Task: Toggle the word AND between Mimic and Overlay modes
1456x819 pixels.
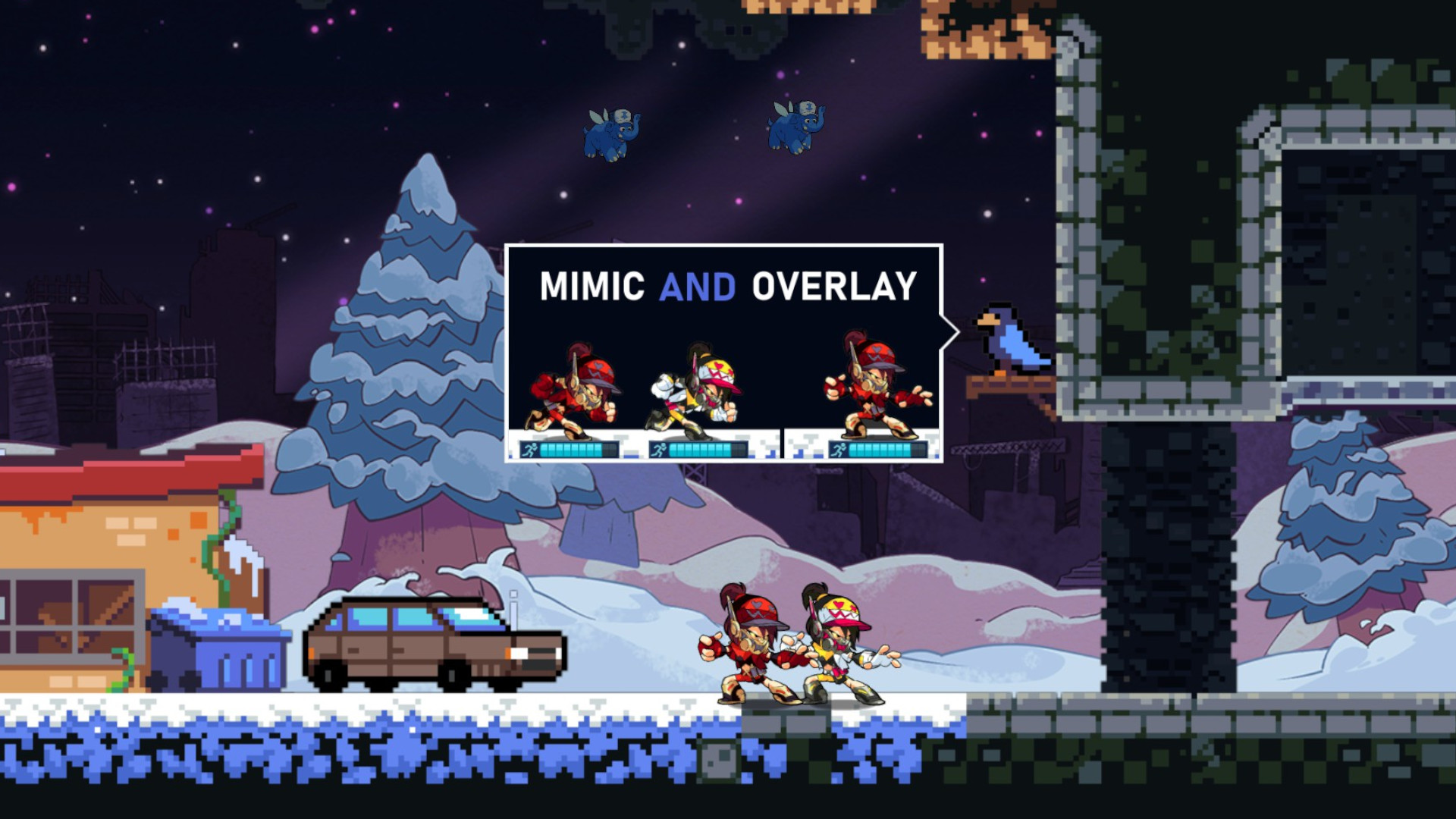Action: click(699, 287)
